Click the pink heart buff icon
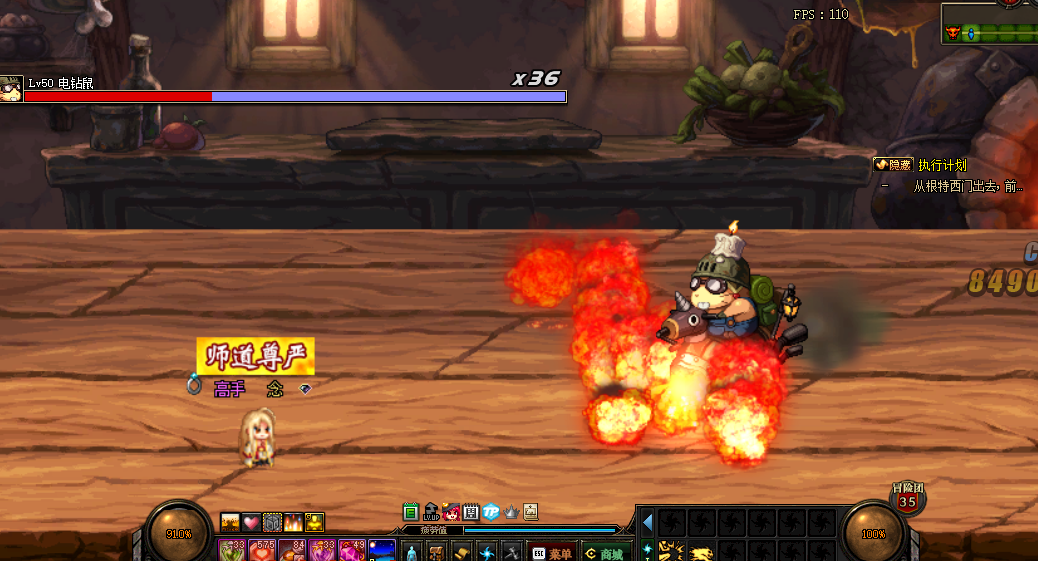 pyautogui.click(x=251, y=522)
